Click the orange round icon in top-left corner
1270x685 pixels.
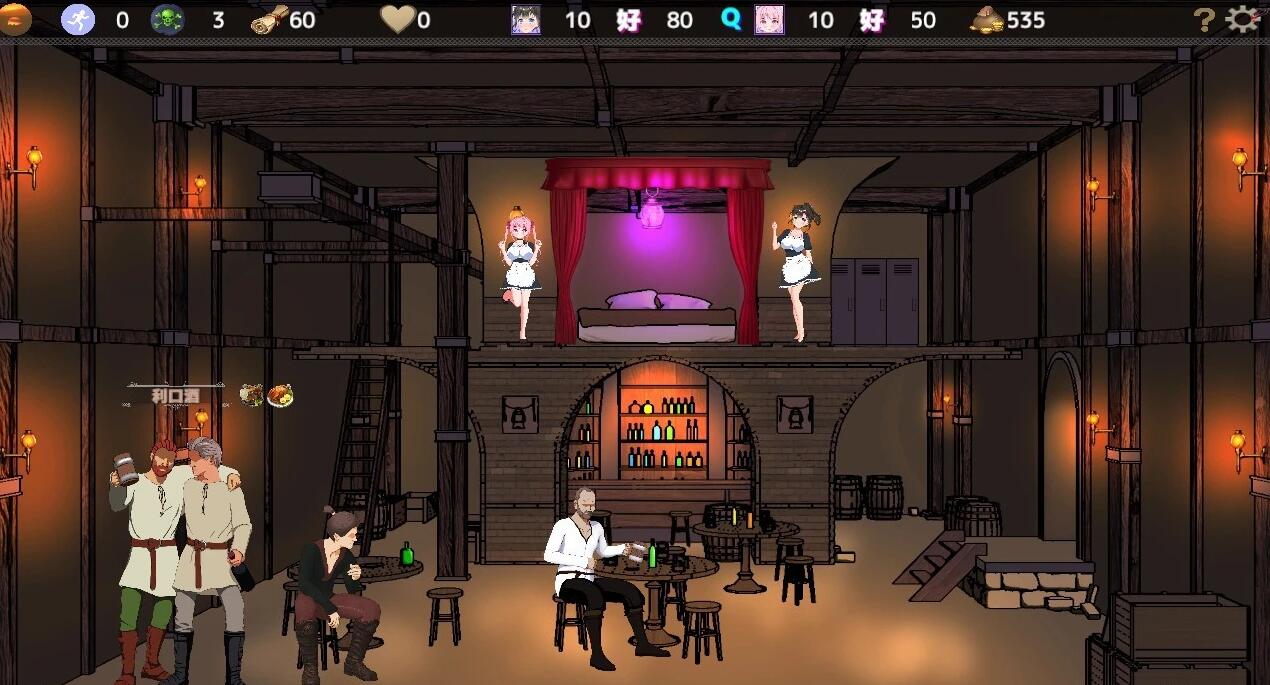(15, 19)
